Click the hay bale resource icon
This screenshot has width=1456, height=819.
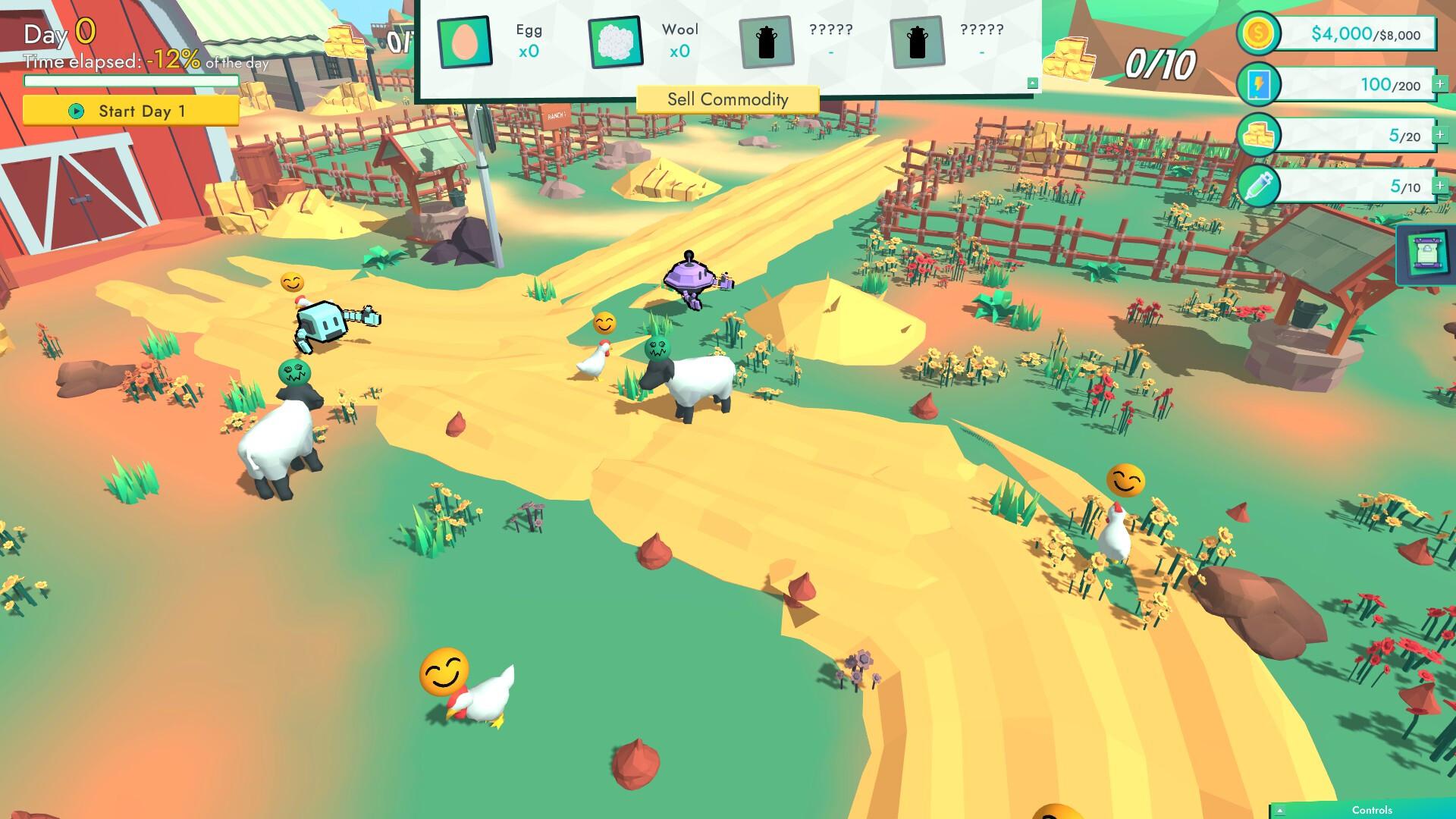point(1258,135)
